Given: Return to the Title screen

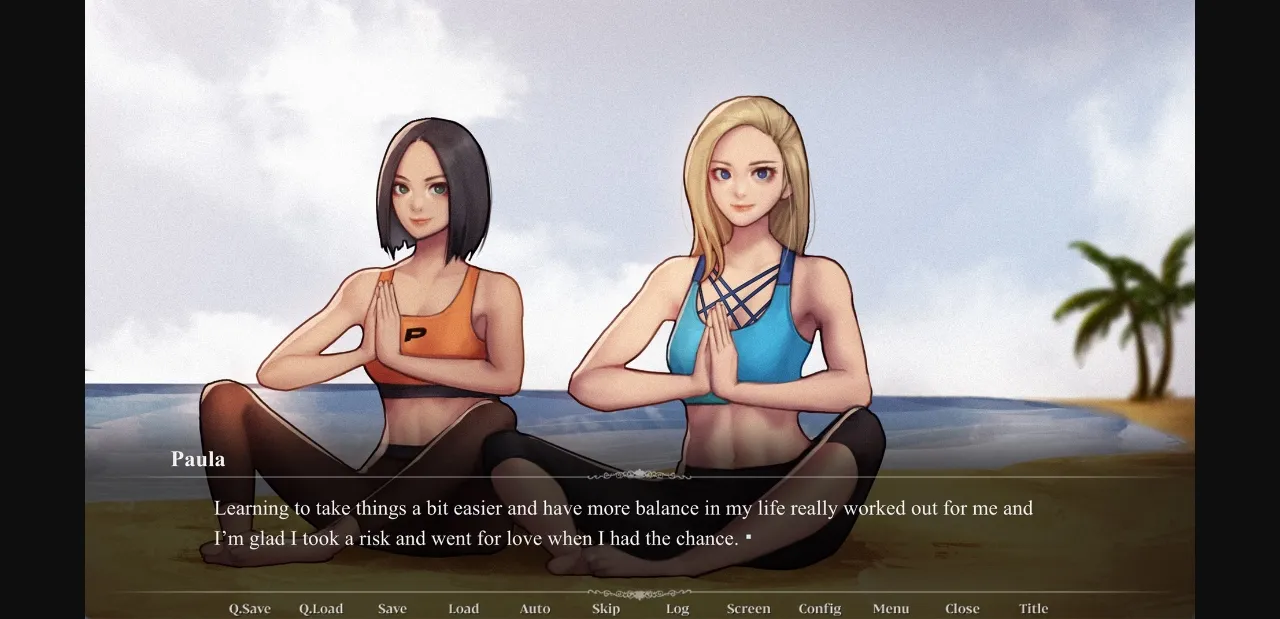Looking at the screenshot, I should click(1034, 608).
